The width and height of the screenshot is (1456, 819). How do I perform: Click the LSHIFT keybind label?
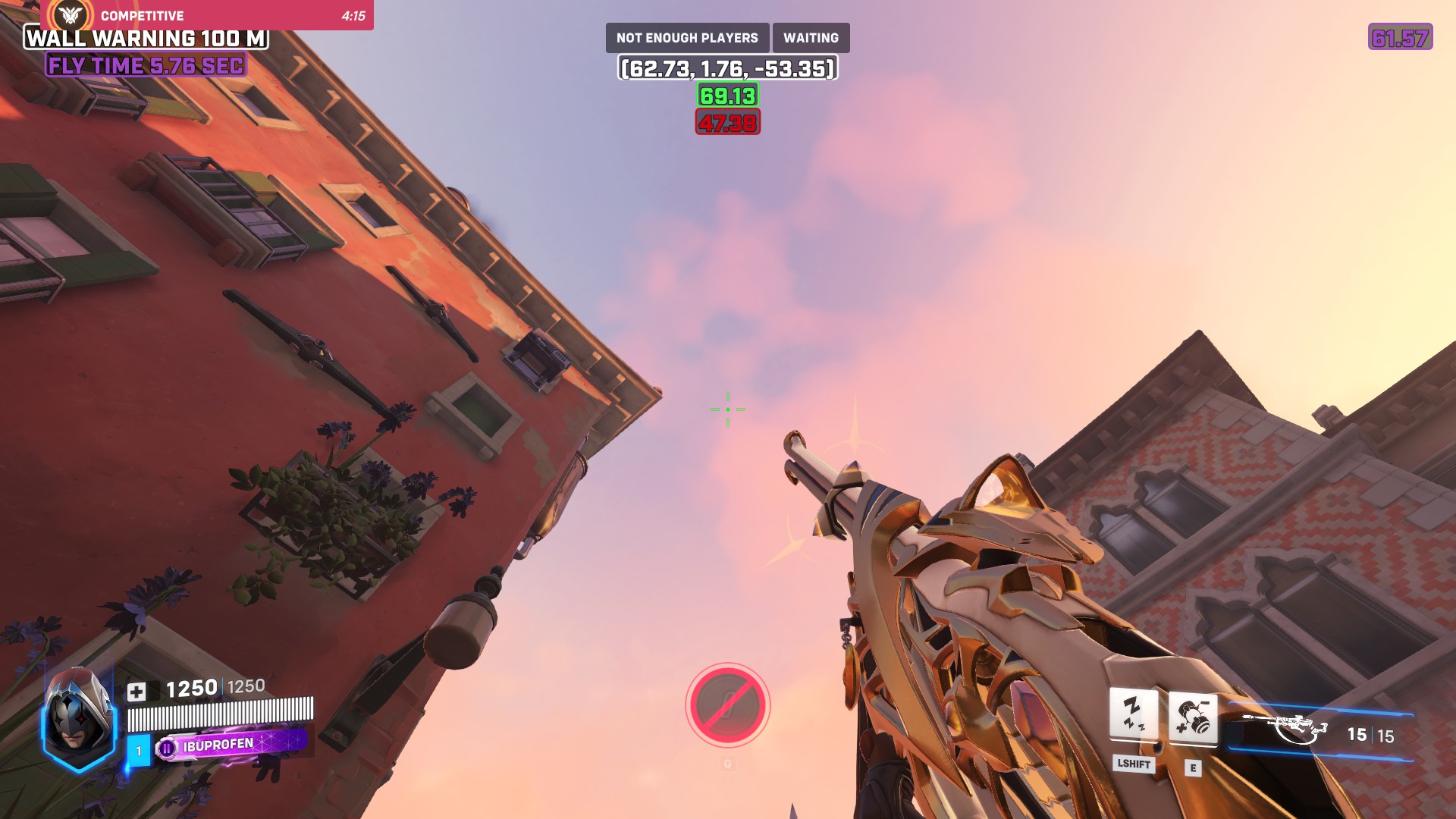tap(1133, 766)
